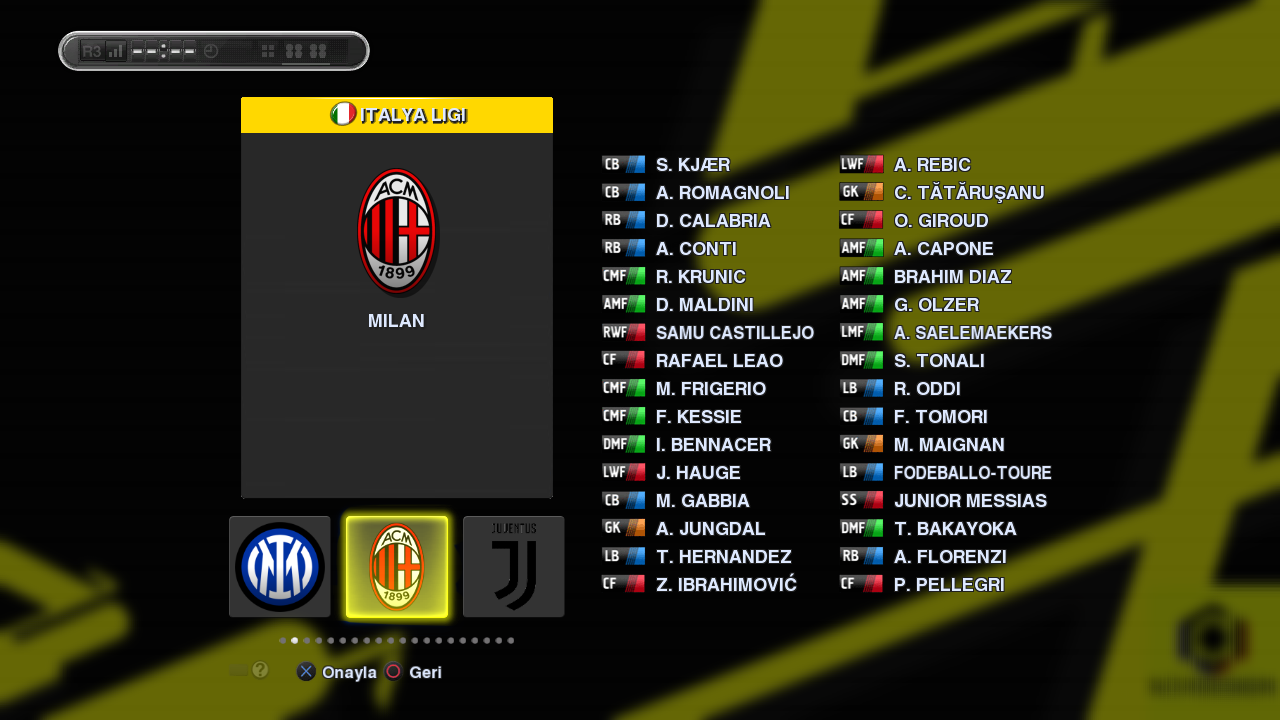Select A. Rebic from the player list
The height and width of the screenshot is (720, 1280).
932,165
